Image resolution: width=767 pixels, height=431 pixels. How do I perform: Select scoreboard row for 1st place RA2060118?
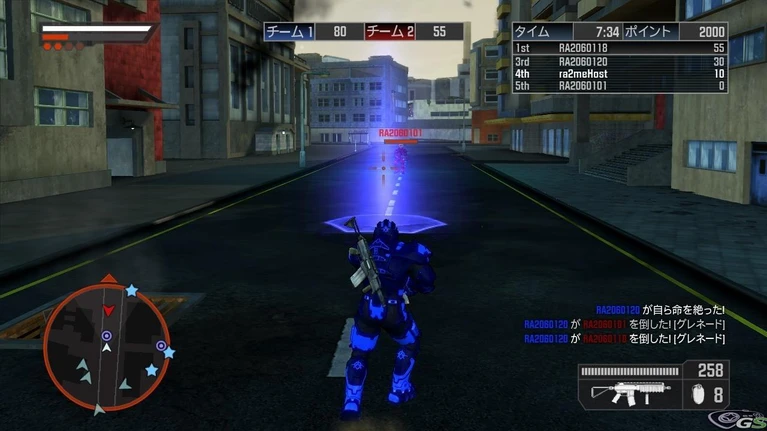tap(620, 48)
